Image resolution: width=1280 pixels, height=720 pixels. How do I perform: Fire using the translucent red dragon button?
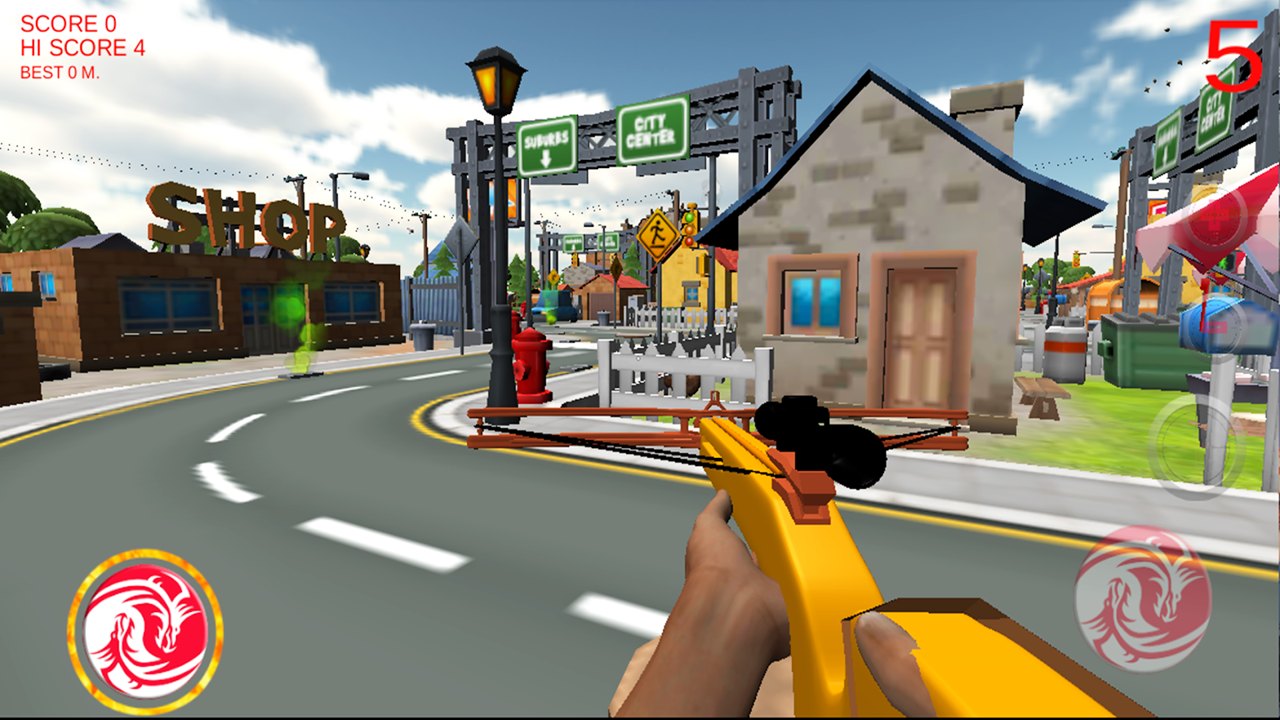pos(1142,585)
